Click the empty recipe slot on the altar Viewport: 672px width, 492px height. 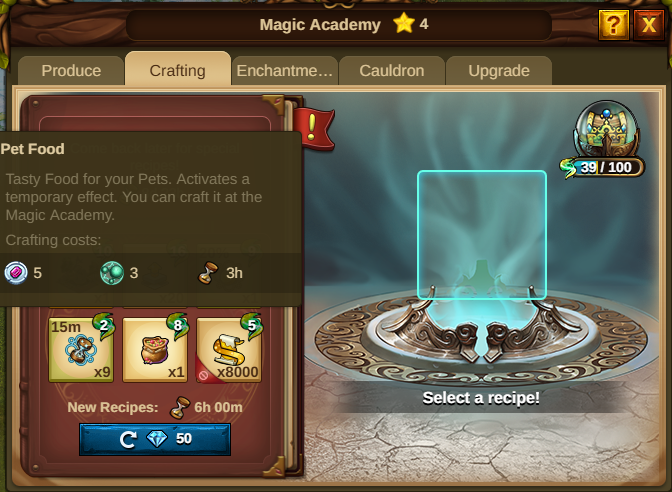pyautogui.click(x=481, y=234)
